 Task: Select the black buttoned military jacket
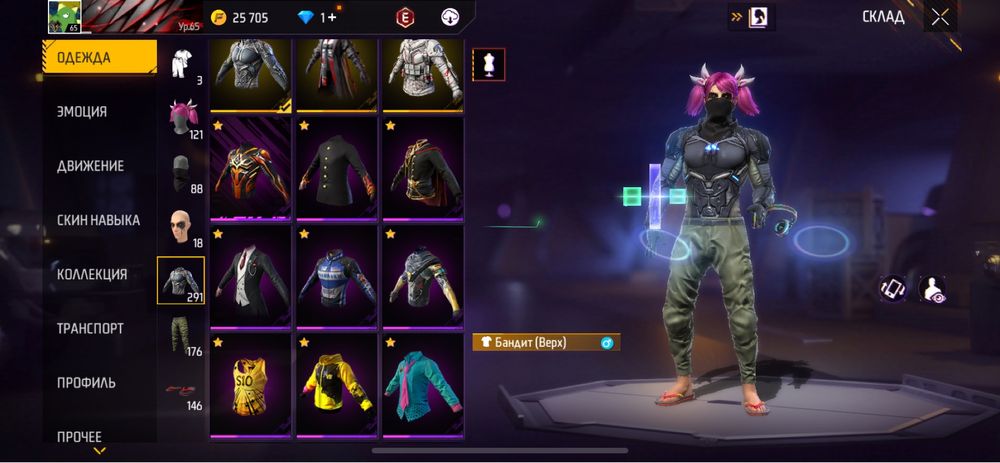pos(336,167)
